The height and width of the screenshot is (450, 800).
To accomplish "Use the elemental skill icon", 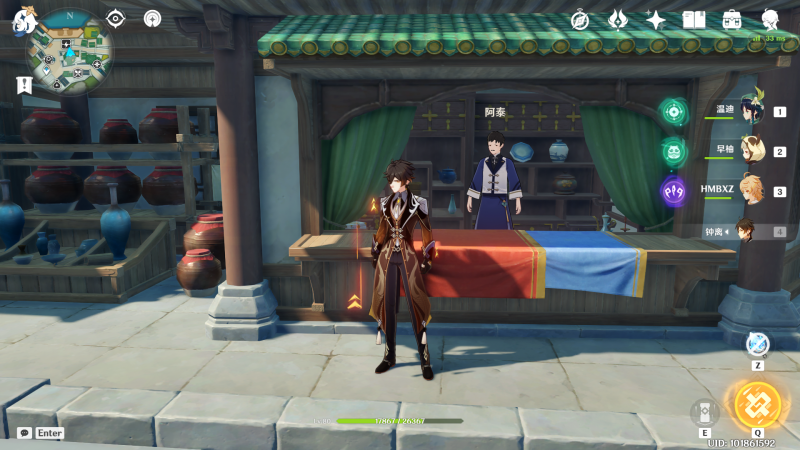I will coord(705,413).
